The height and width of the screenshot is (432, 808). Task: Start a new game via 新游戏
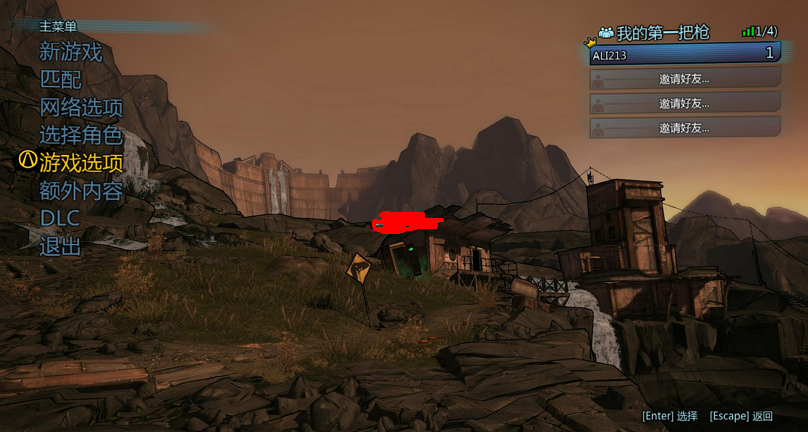70,52
